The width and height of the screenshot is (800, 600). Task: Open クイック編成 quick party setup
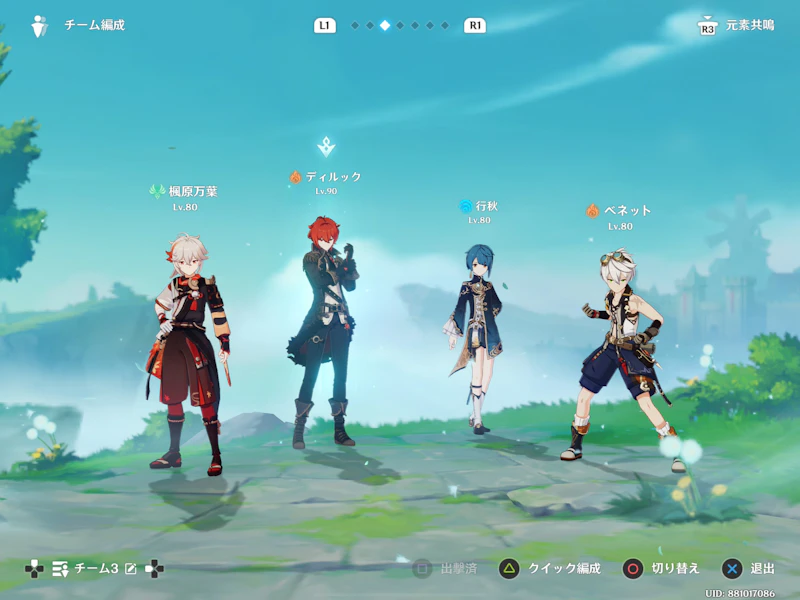click(x=550, y=569)
